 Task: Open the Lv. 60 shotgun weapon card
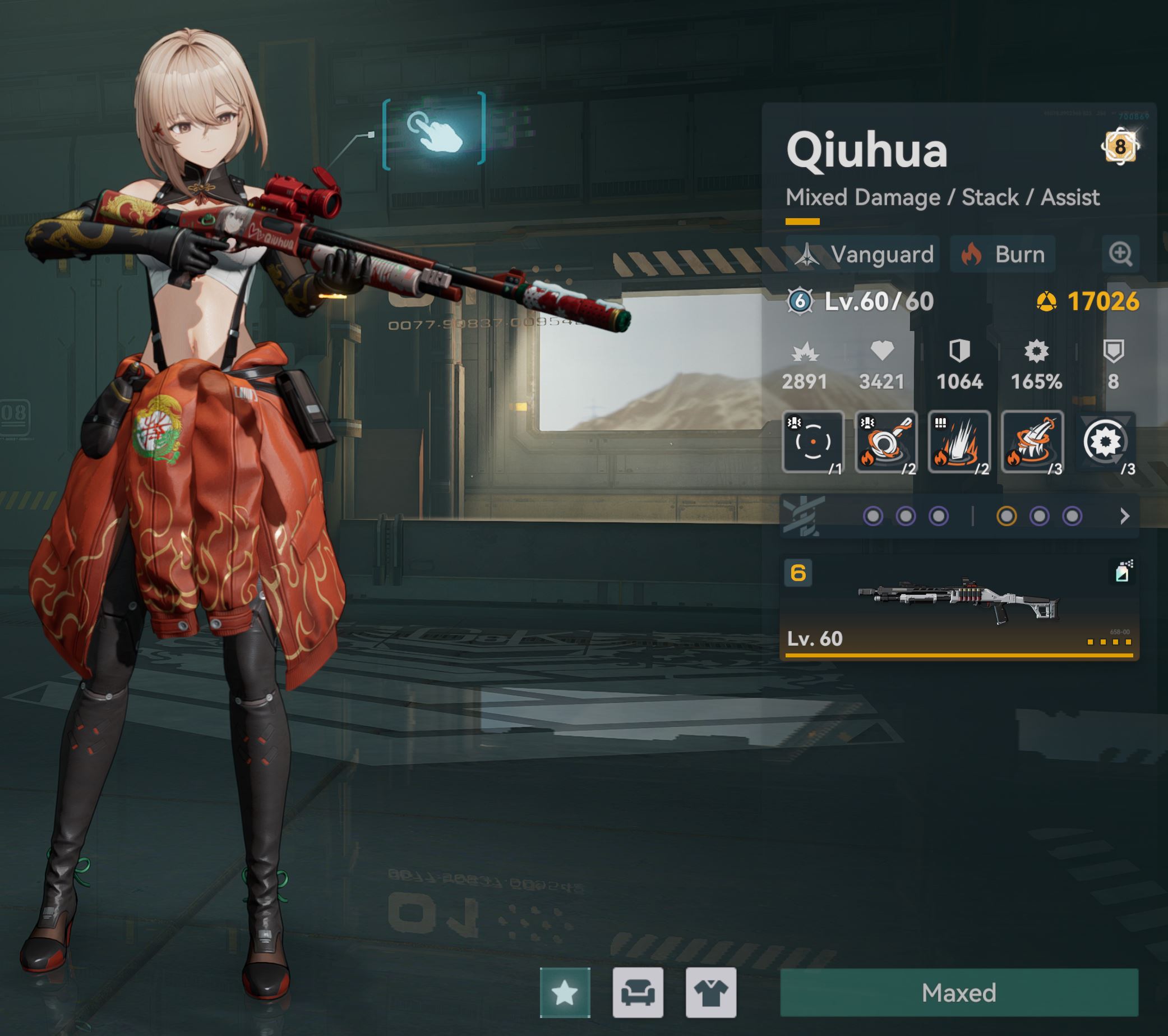coord(959,609)
